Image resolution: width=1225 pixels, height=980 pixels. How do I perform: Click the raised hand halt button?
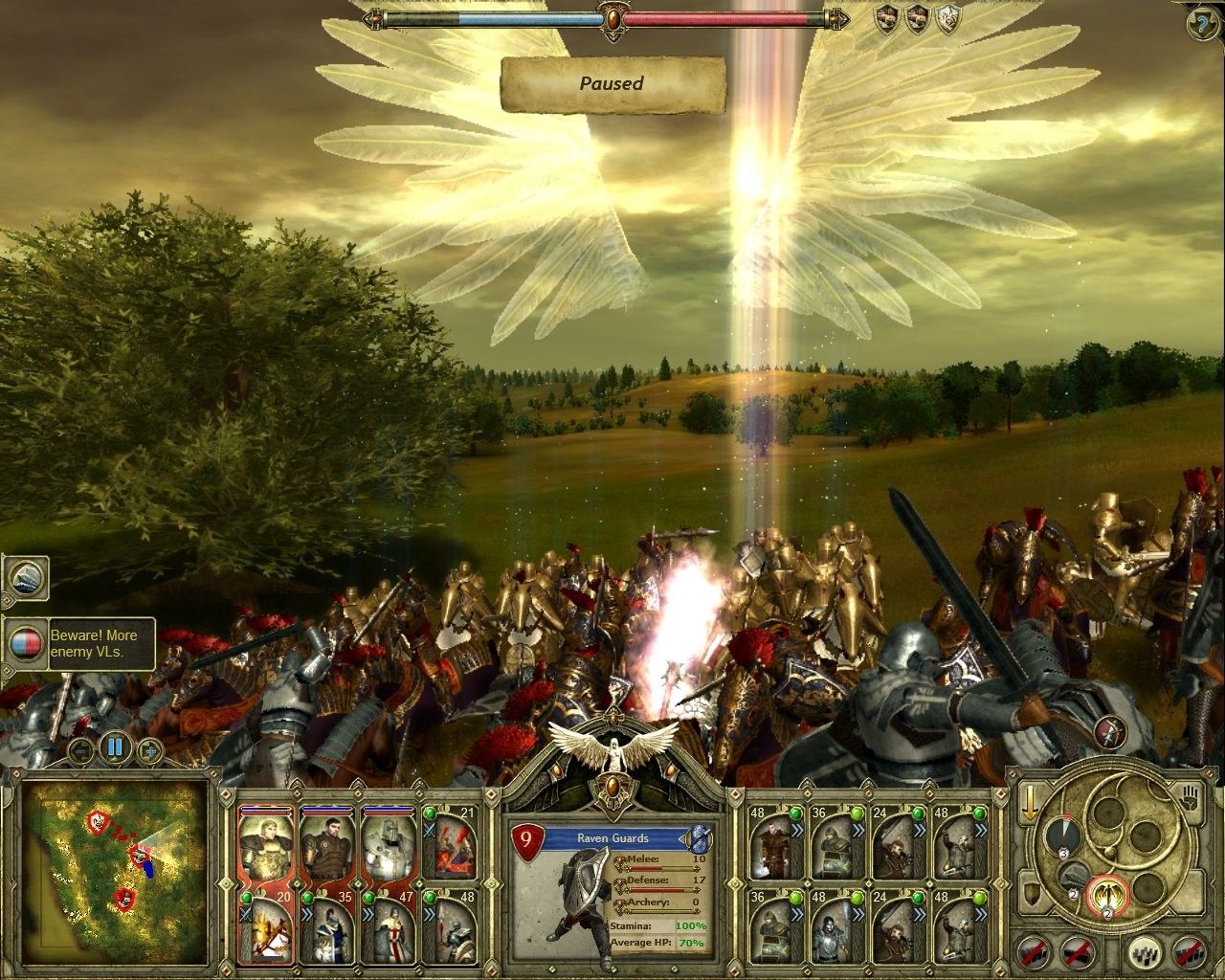point(1190,796)
